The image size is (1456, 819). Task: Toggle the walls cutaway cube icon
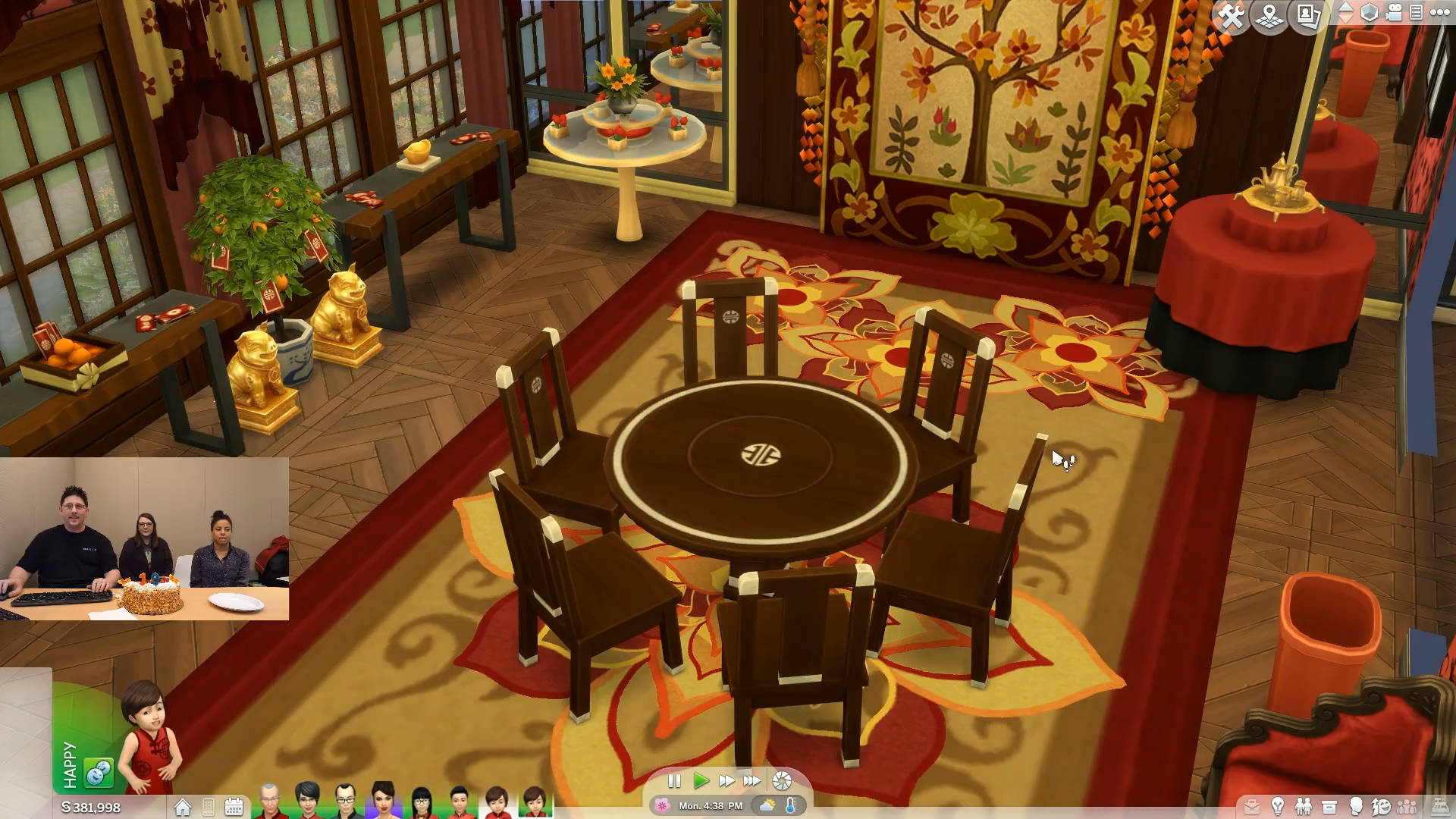pos(1369,13)
